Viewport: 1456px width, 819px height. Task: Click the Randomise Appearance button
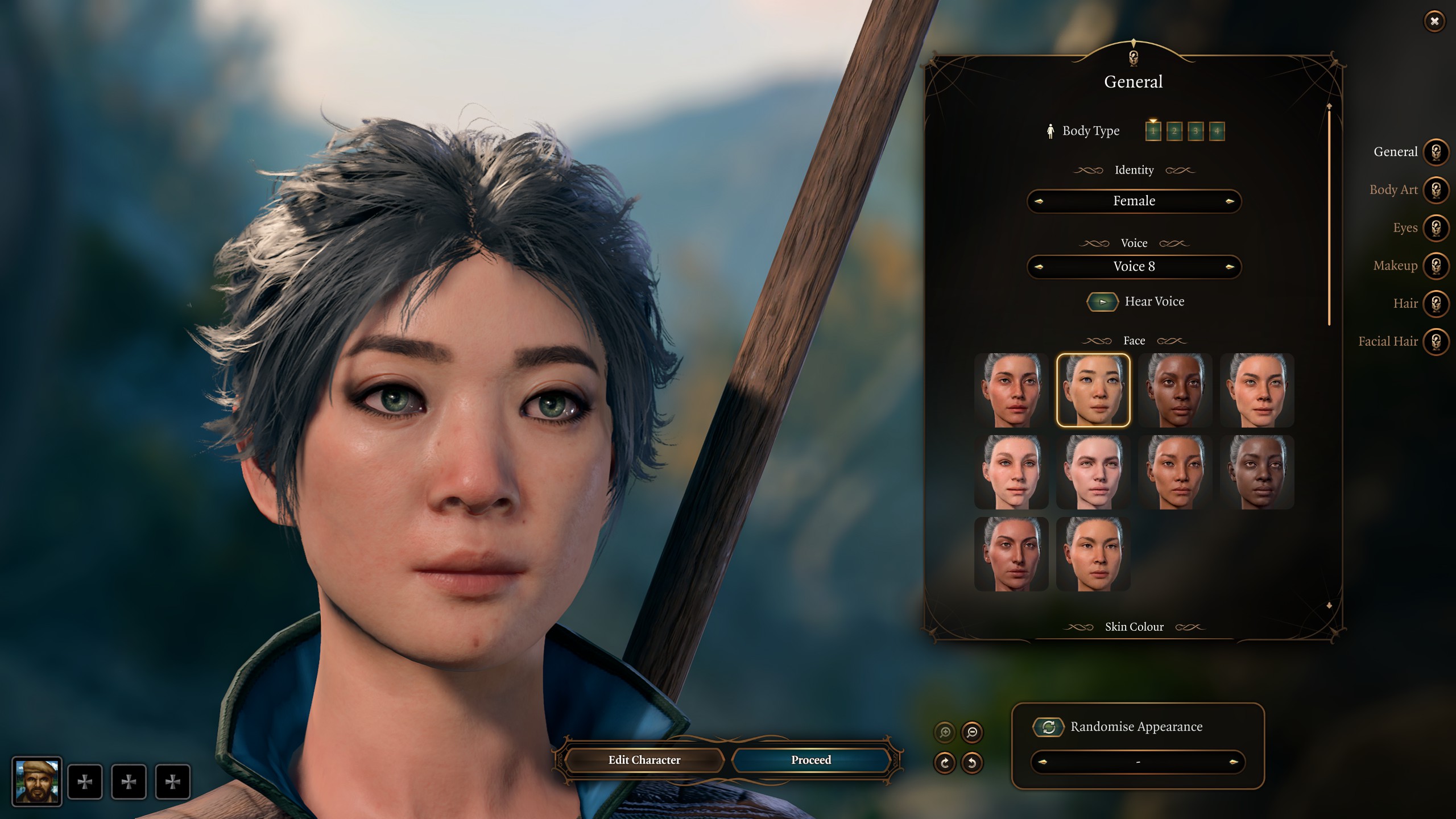tap(1048, 727)
